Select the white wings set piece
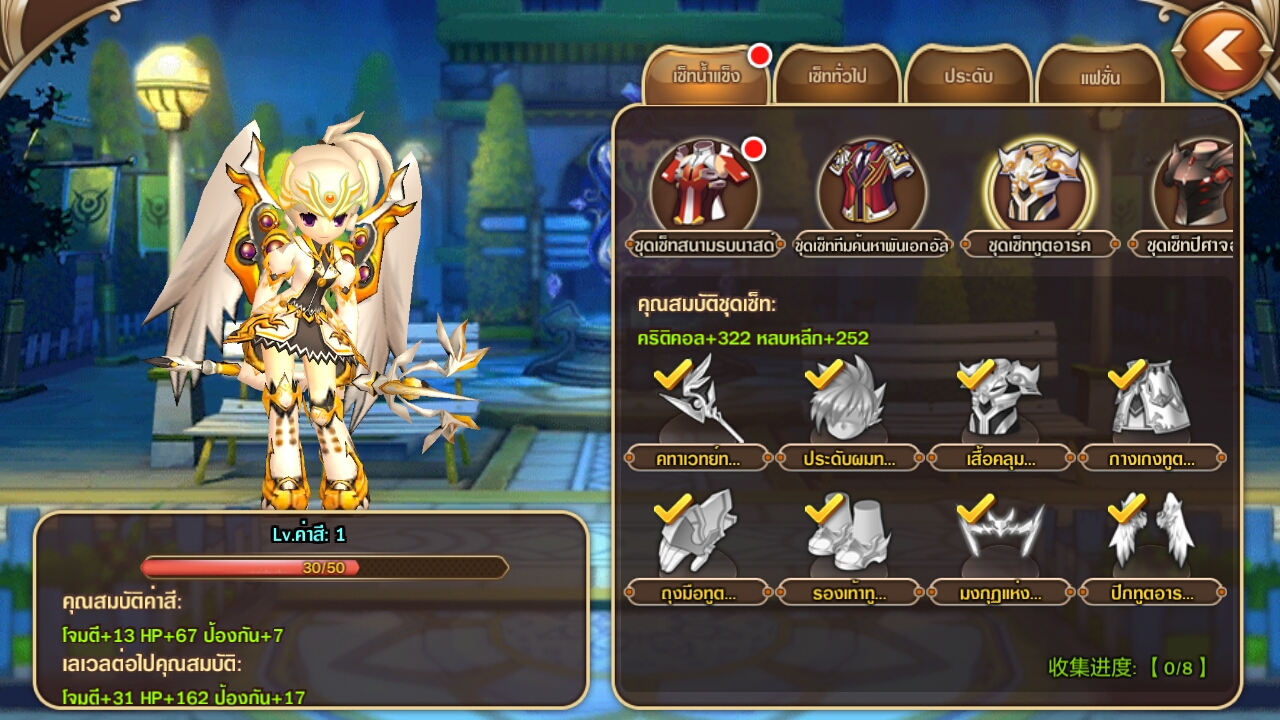The height and width of the screenshot is (720, 1280). [1151, 537]
